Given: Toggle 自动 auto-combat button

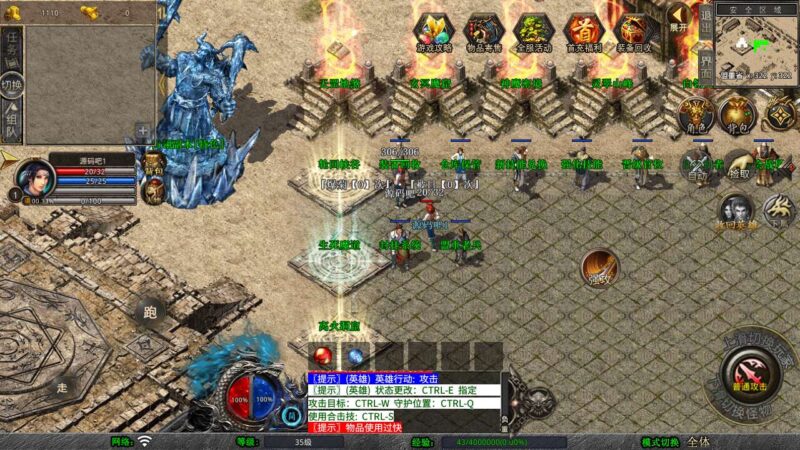Looking at the screenshot, I should click(x=697, y=165).
